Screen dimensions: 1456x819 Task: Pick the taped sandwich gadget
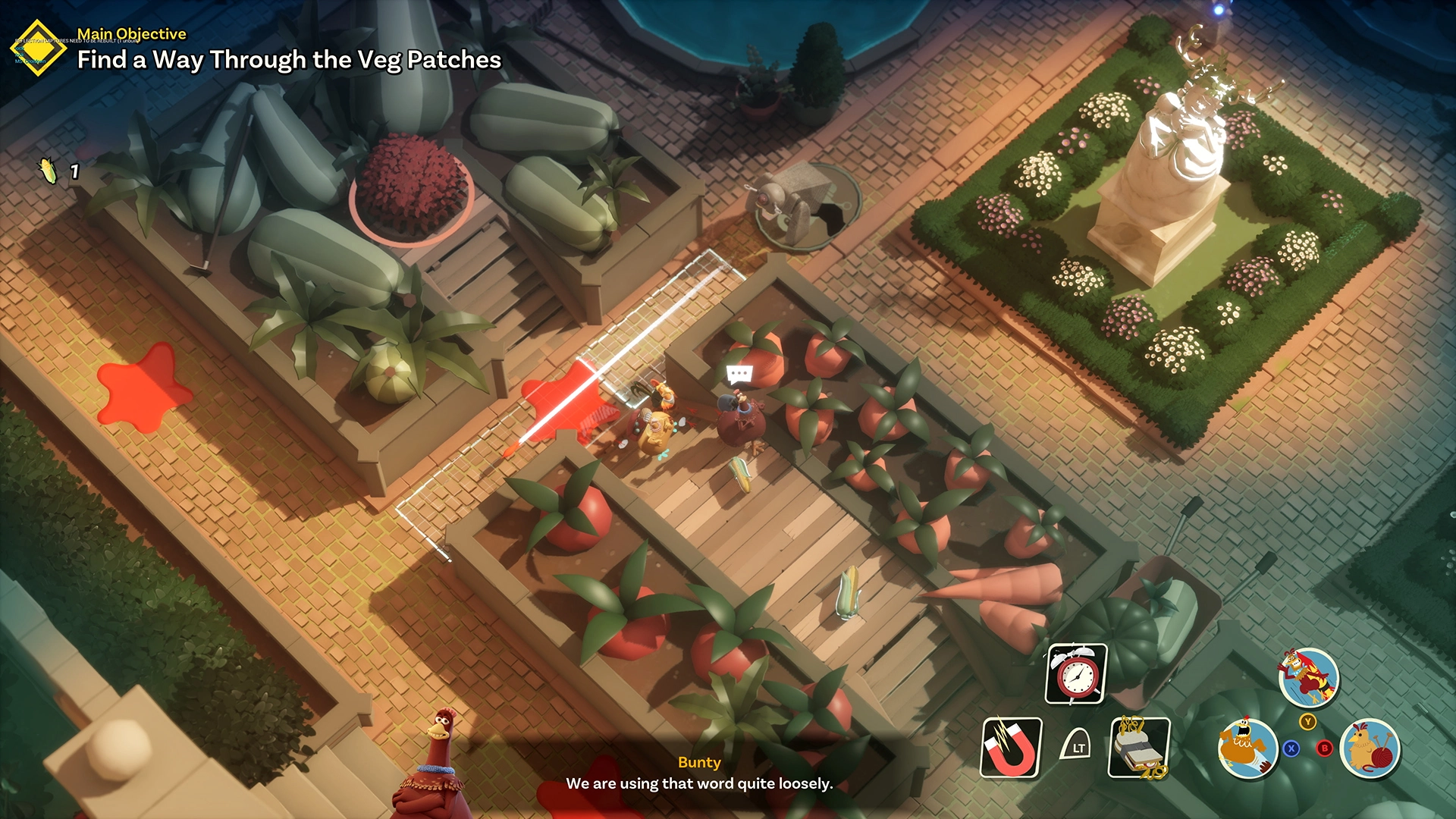[1139, 748]
